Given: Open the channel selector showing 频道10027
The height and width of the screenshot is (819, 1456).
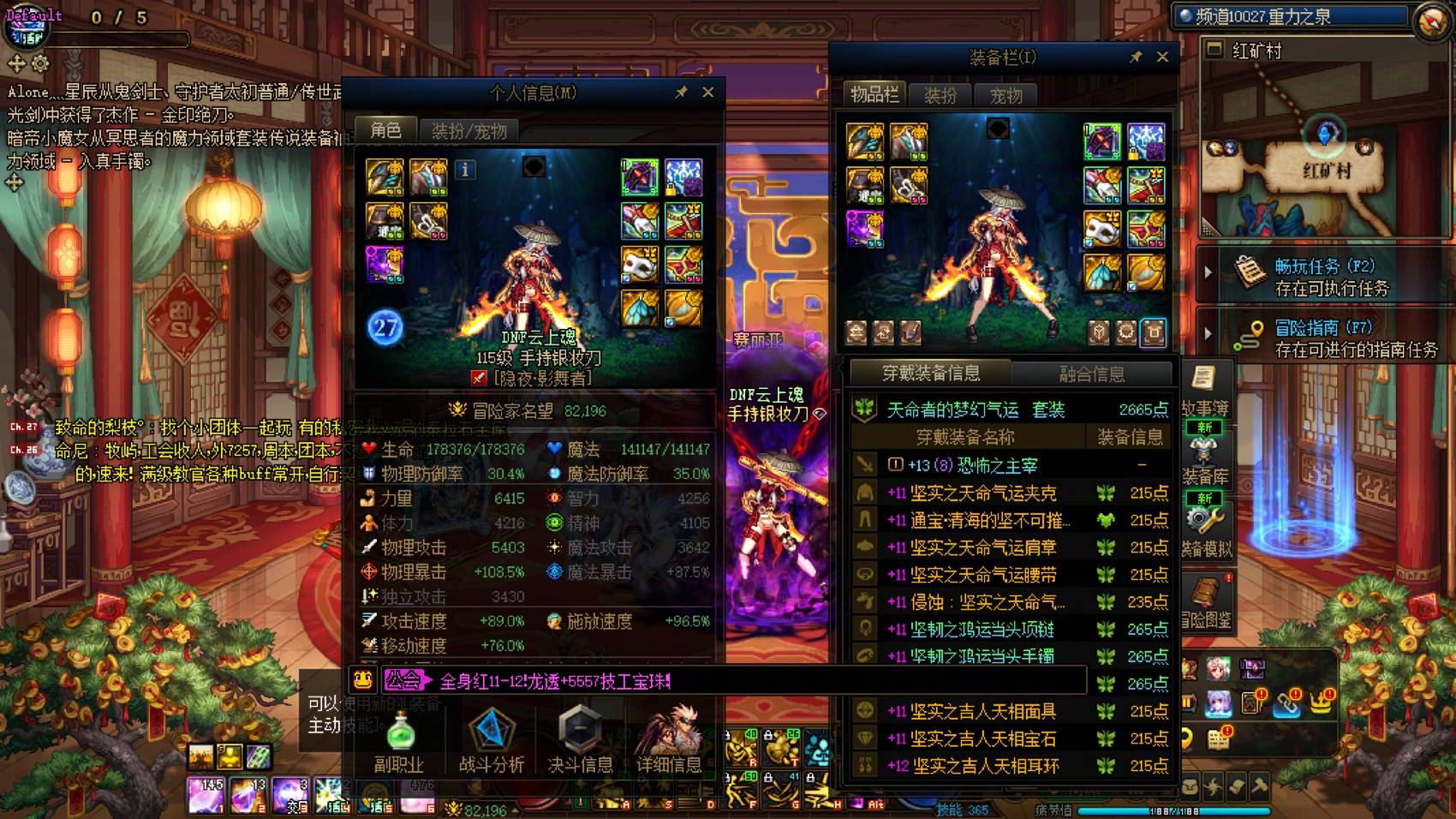Looking at the screenshot, I should tap(1289, 15).
